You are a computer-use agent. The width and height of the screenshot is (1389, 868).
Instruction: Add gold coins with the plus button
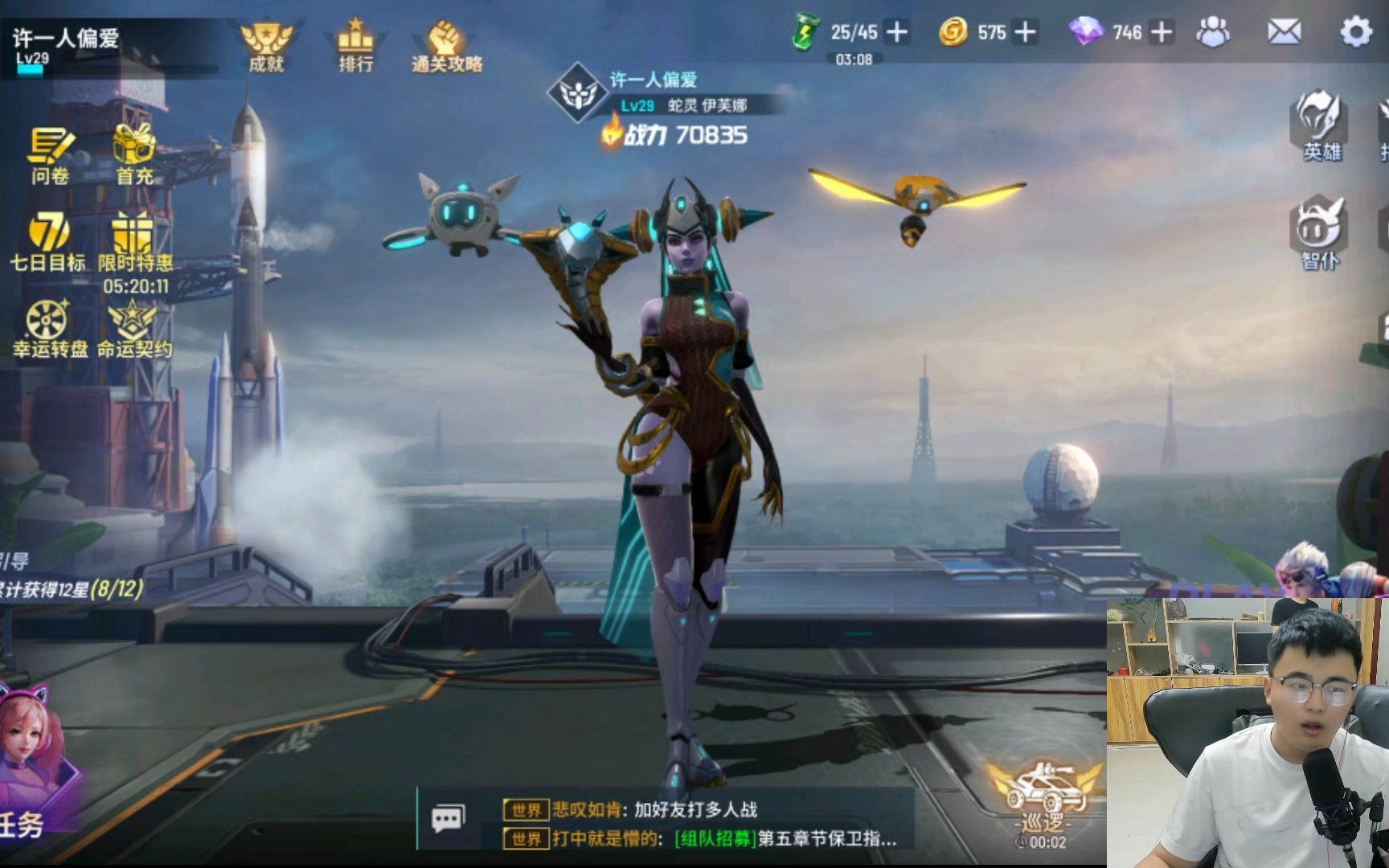click(1025, 32)
